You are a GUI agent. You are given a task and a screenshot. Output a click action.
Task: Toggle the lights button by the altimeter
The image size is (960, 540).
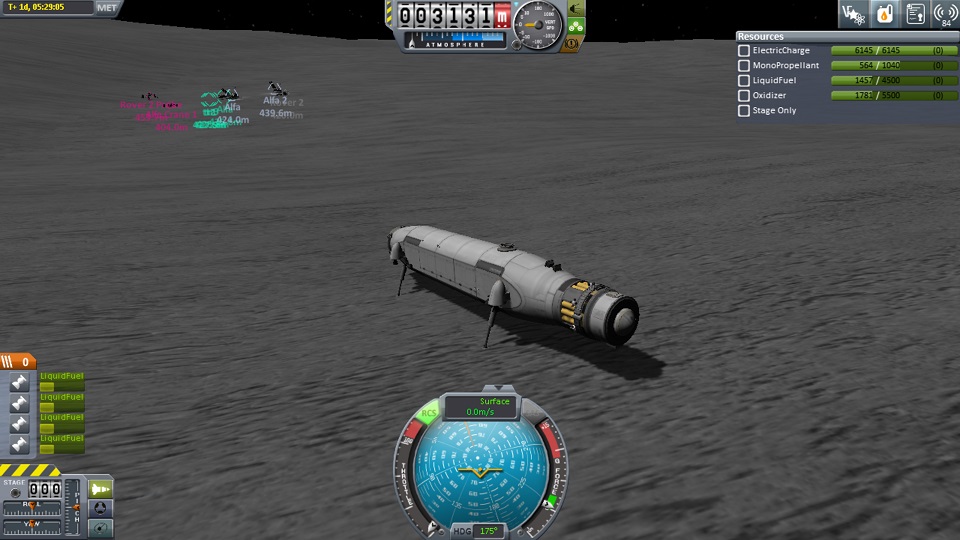pos(576,9)
